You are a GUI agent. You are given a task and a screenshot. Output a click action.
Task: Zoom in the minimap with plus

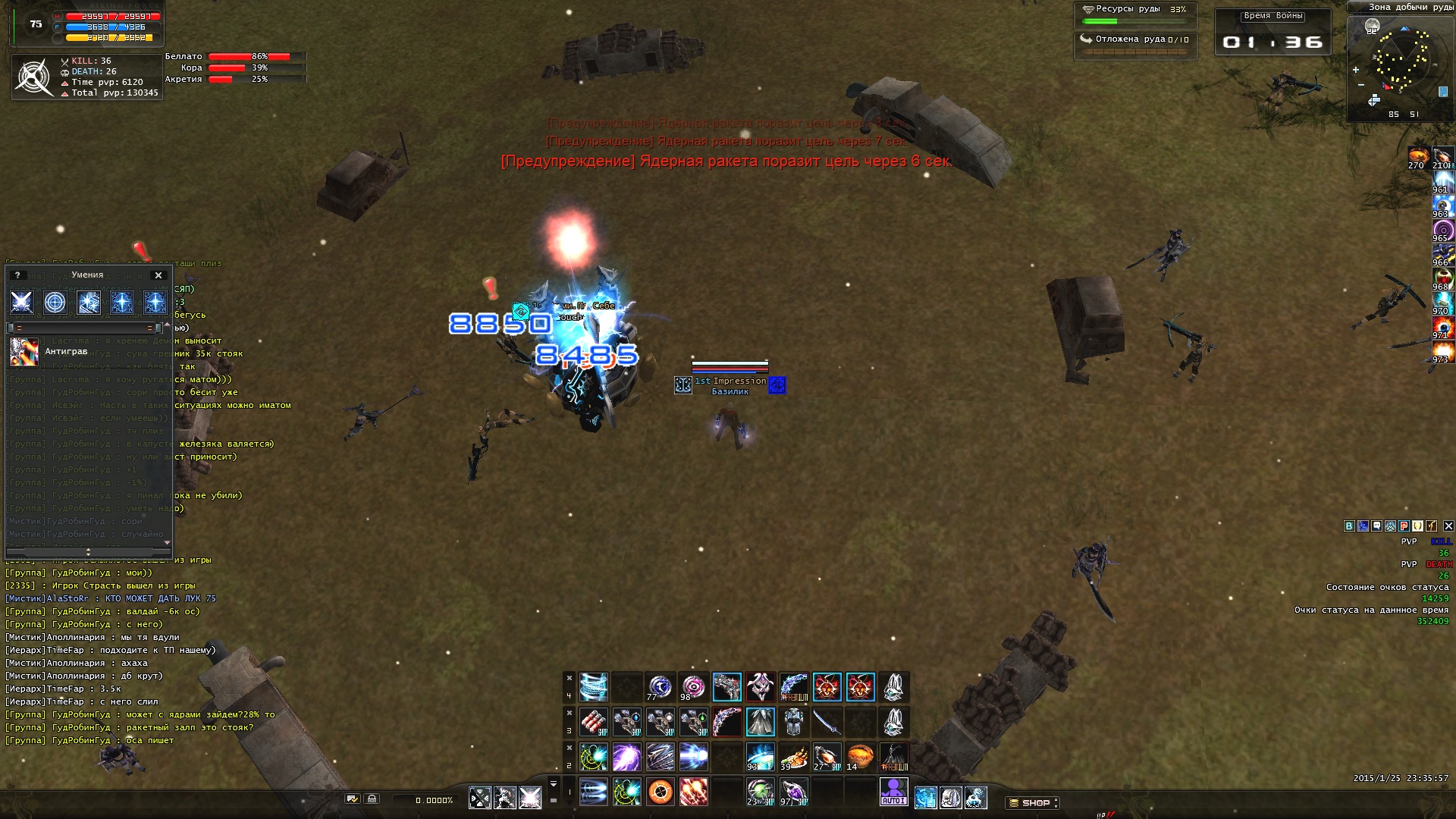(x=1356, y=70)
